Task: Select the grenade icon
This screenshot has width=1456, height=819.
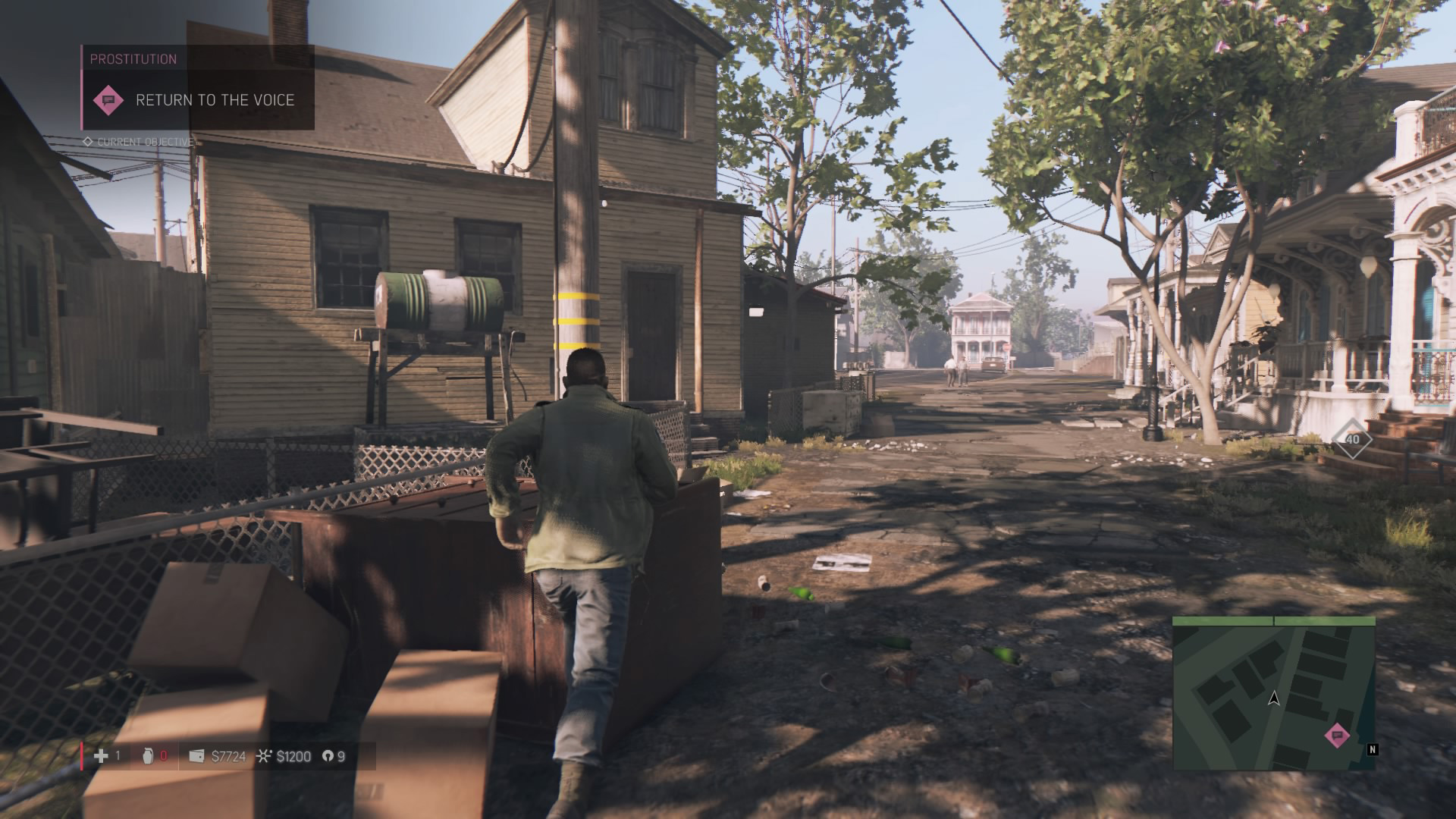Action: point(147,756)
